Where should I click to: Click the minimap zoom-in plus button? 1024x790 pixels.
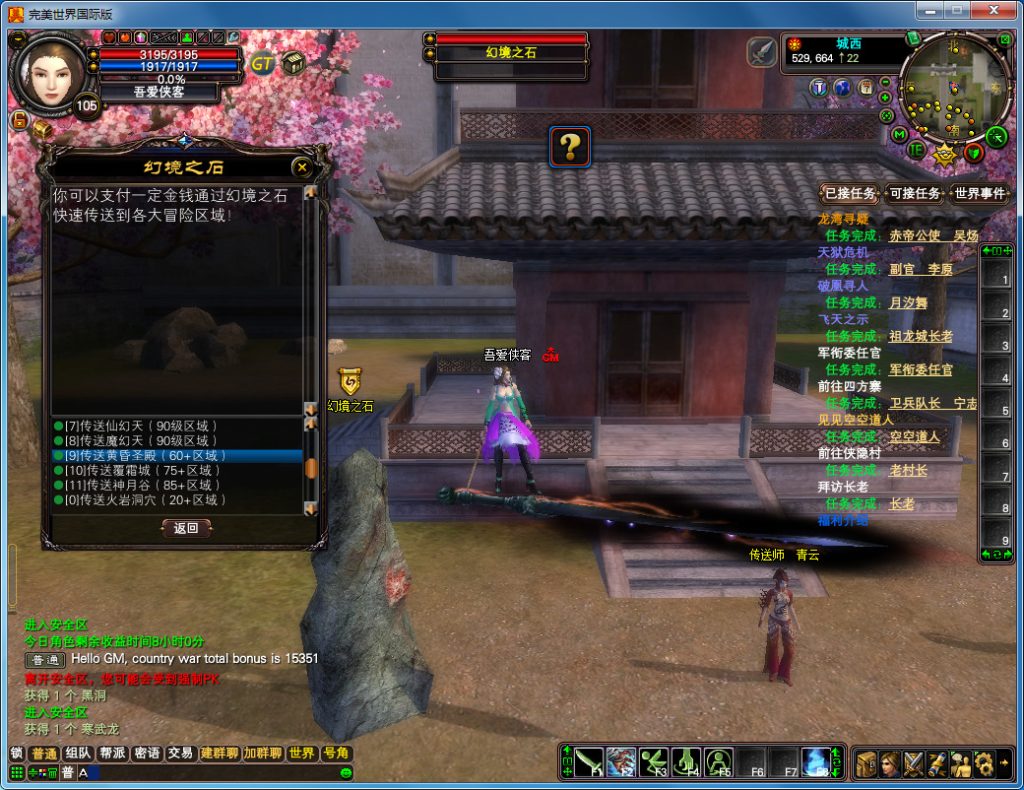(885, 97)
